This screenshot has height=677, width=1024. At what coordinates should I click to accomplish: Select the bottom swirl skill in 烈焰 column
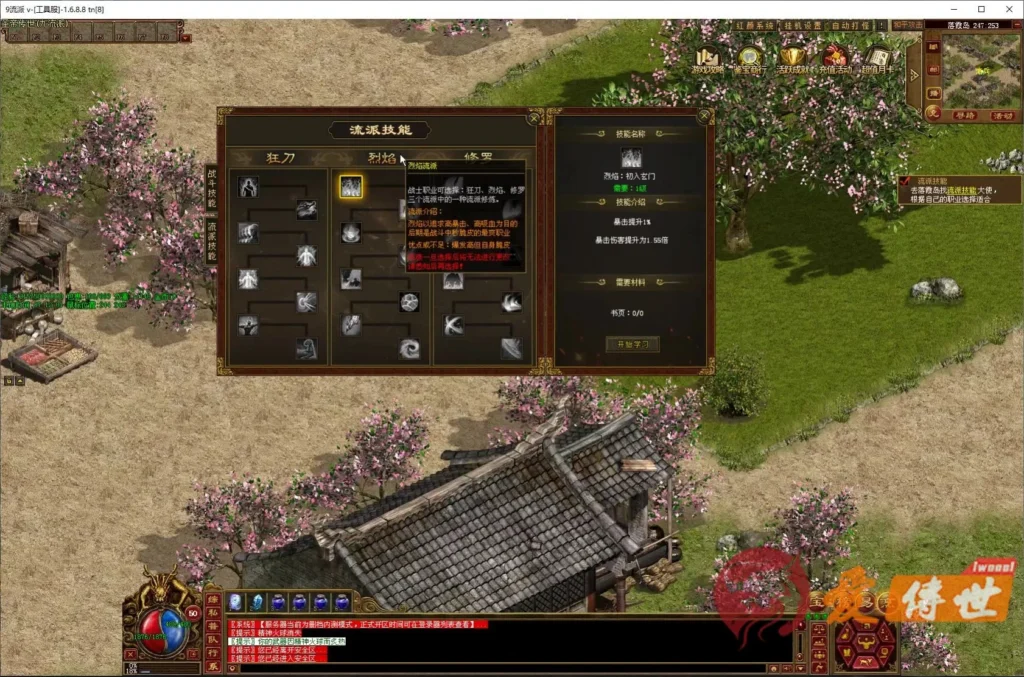click(x=409, y=348)
